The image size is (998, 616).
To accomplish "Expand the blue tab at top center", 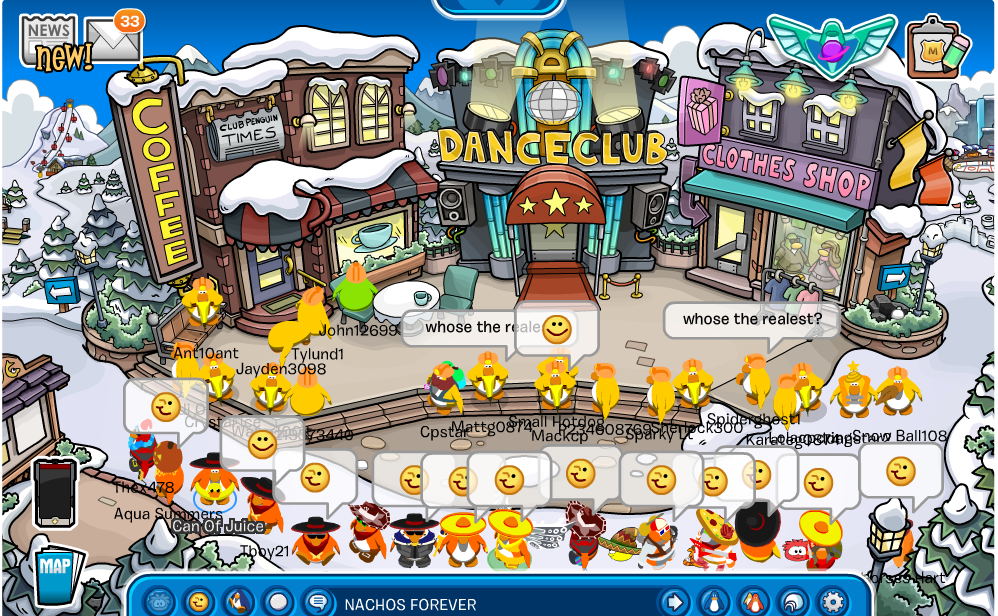I will (x=498, y=6).
